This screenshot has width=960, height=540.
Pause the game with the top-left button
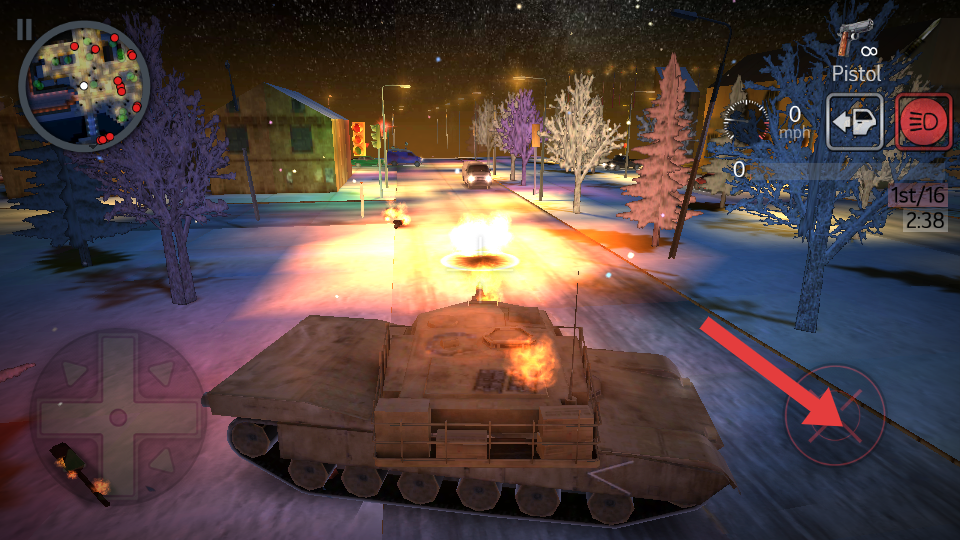pyautogui.click(x=23, y=27)
